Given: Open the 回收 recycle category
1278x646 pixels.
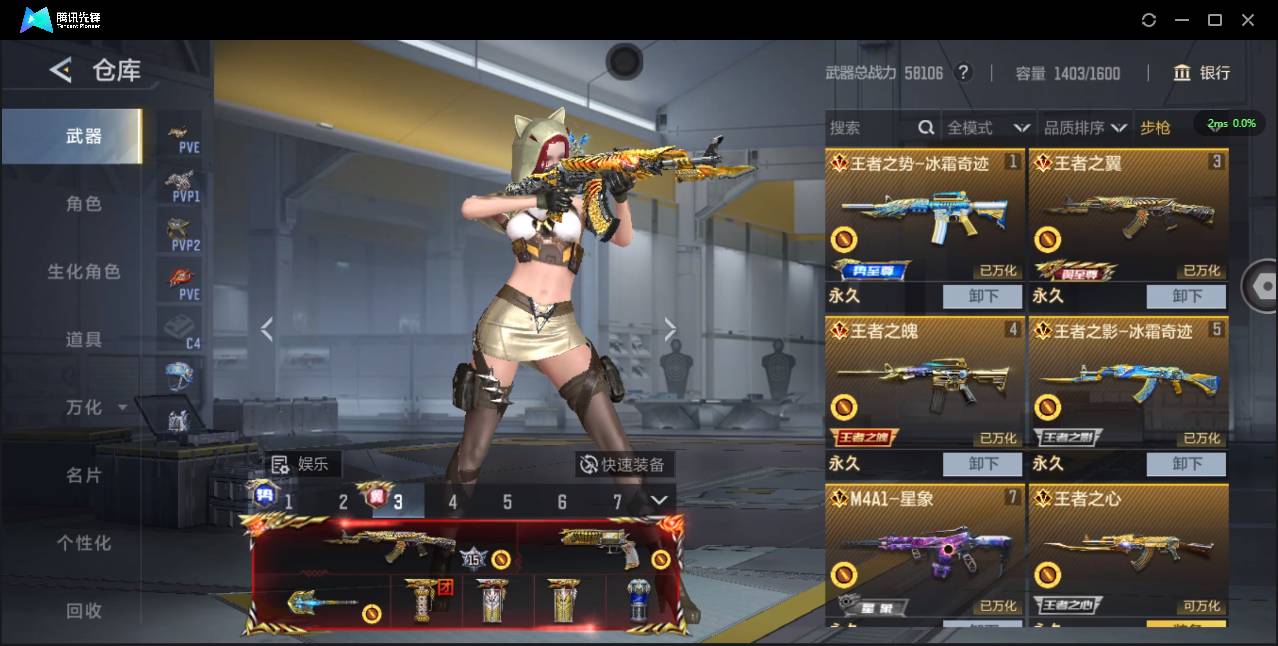Looking at the screenshot, I should click(84, 610).
